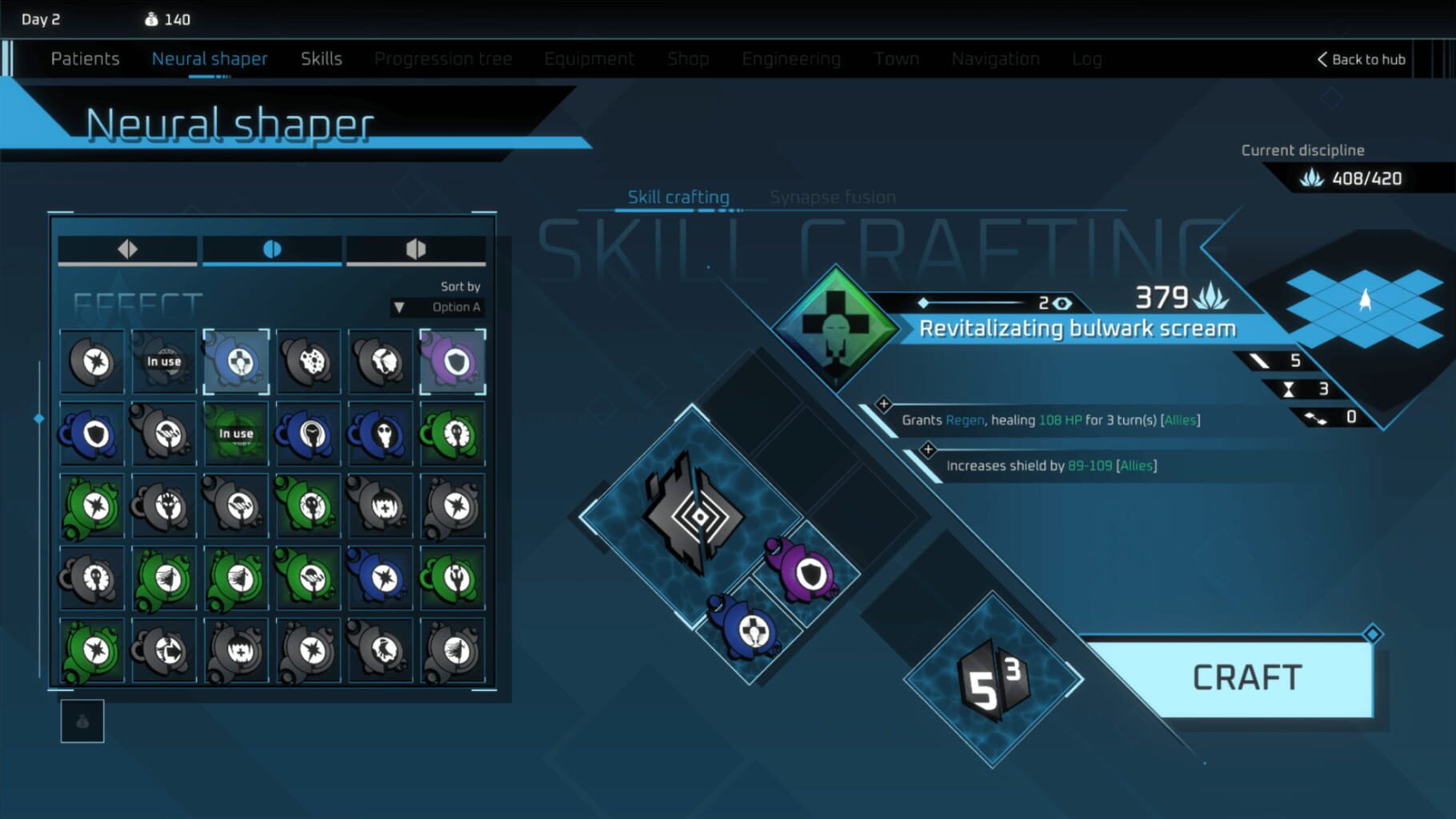The height and width of the screenshot is (819, 1456).
Task: Select the green skull neuron in row two
Action: (453, 436)
